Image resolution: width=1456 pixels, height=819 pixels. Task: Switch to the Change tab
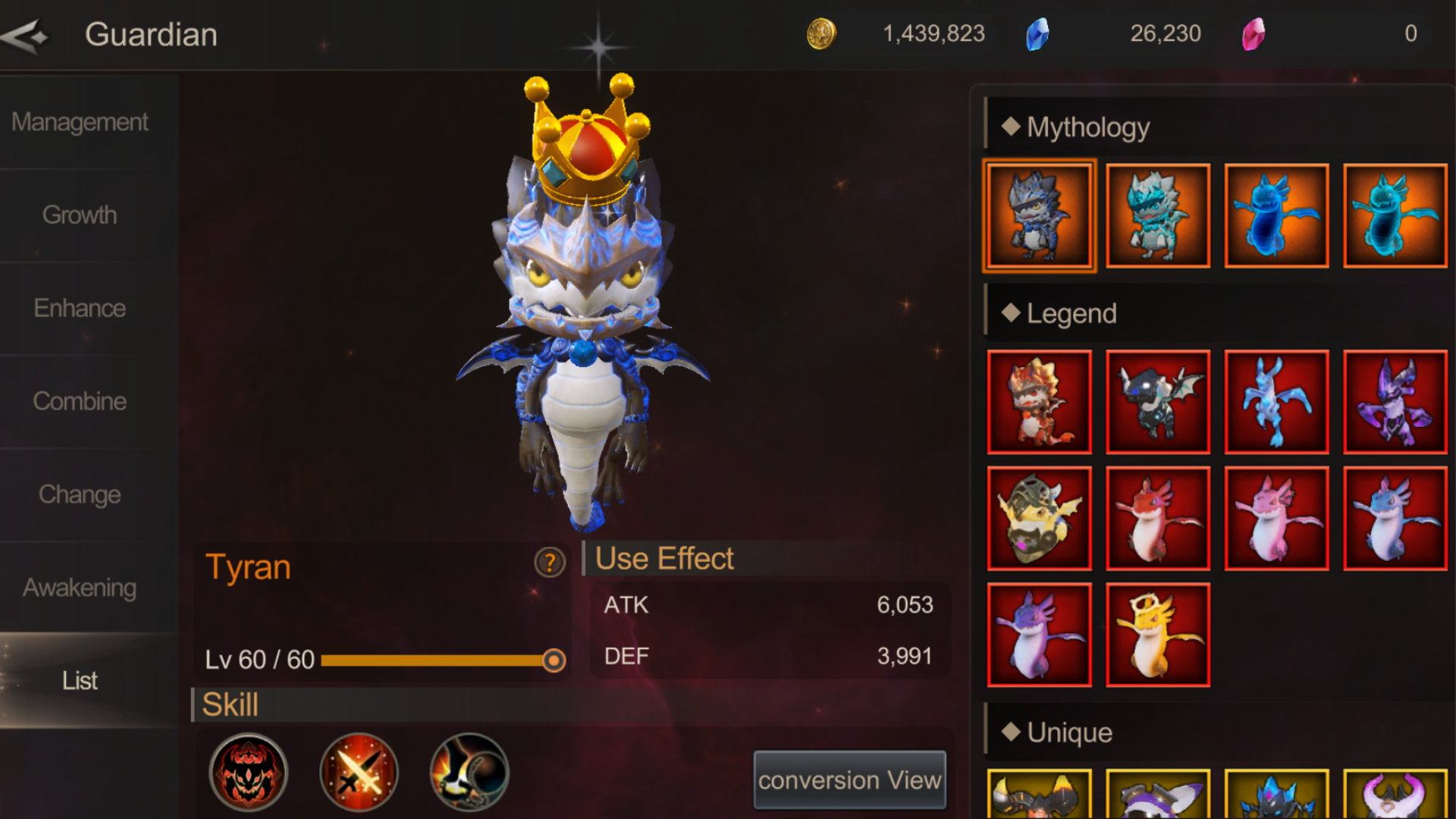[x=80, y=495]
